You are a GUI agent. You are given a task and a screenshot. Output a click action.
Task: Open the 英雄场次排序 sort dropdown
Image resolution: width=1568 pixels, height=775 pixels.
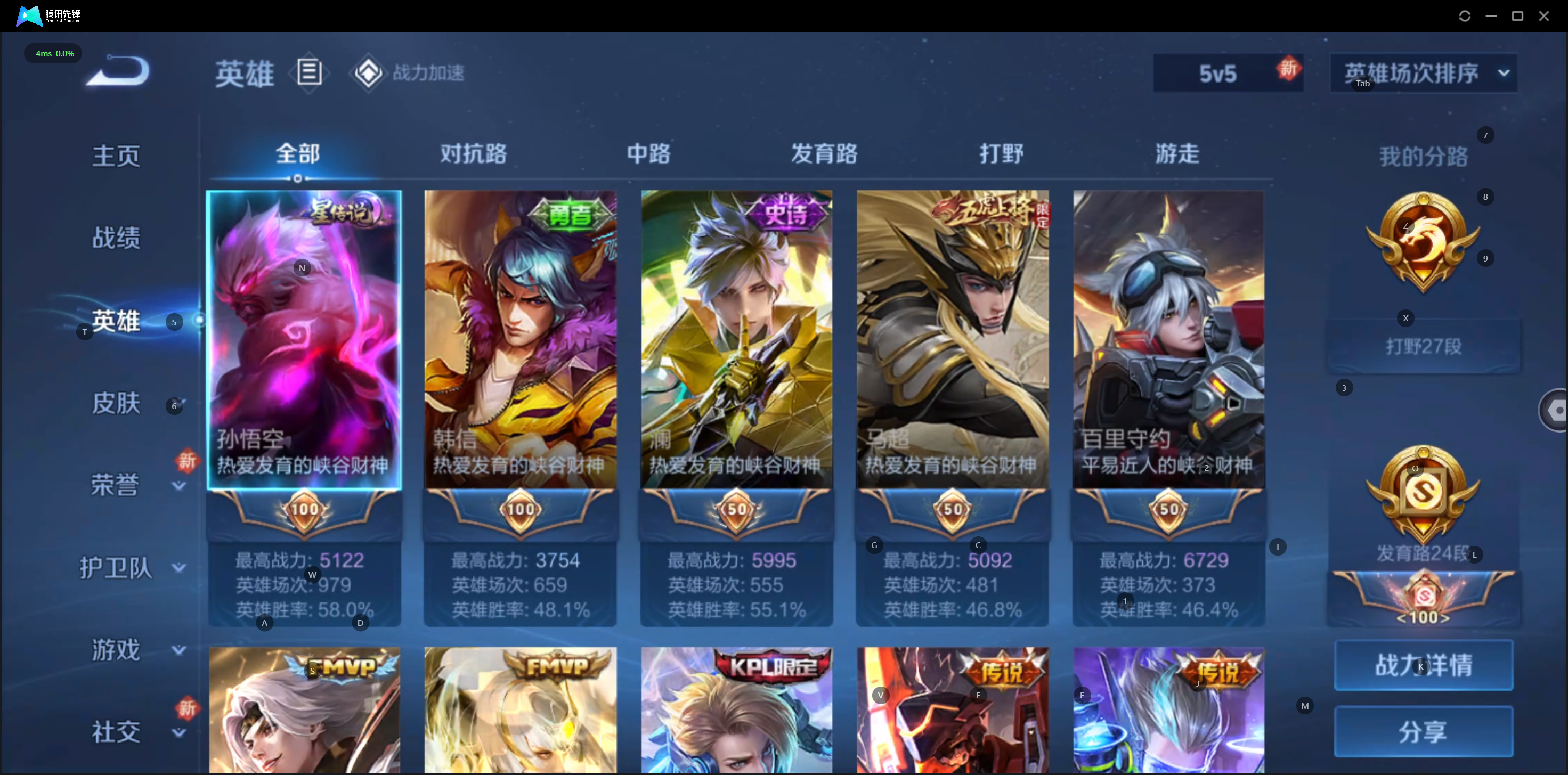[1423, 73]
